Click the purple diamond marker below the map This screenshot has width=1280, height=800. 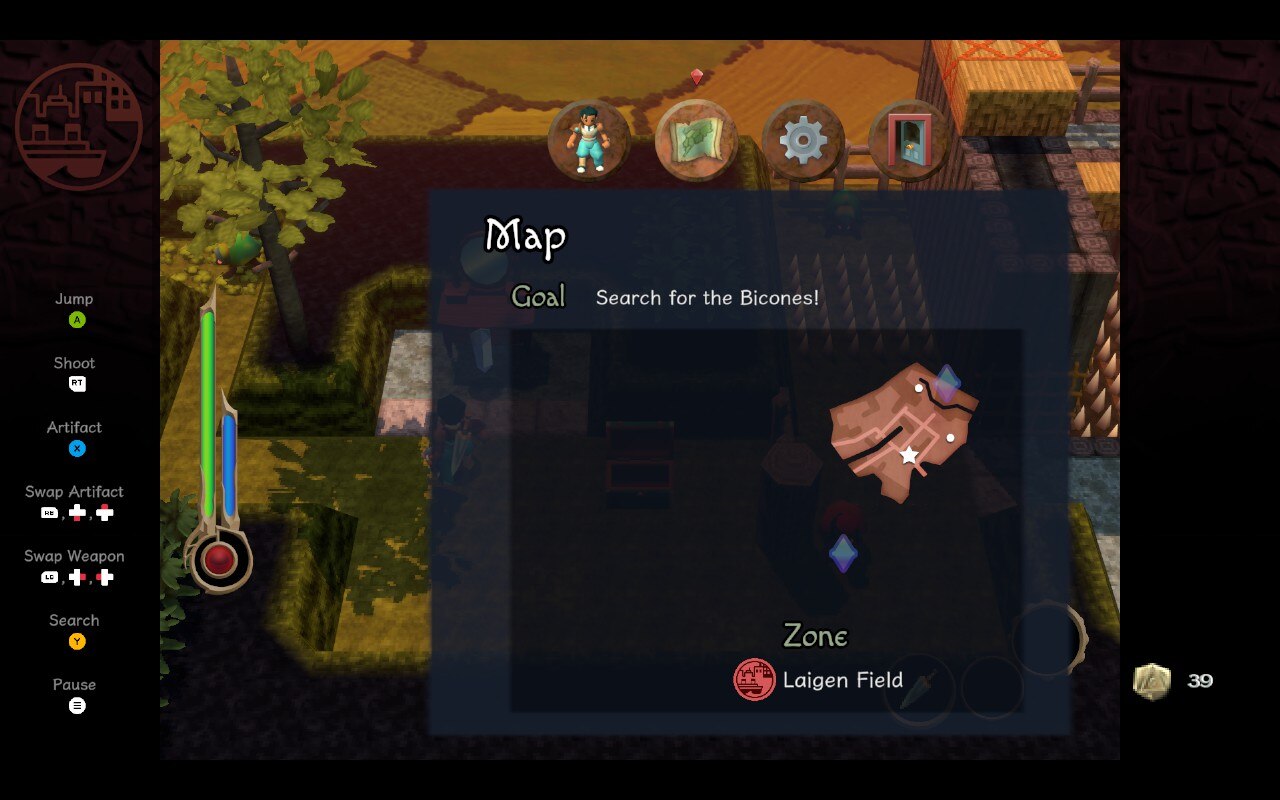coord(843,552)
